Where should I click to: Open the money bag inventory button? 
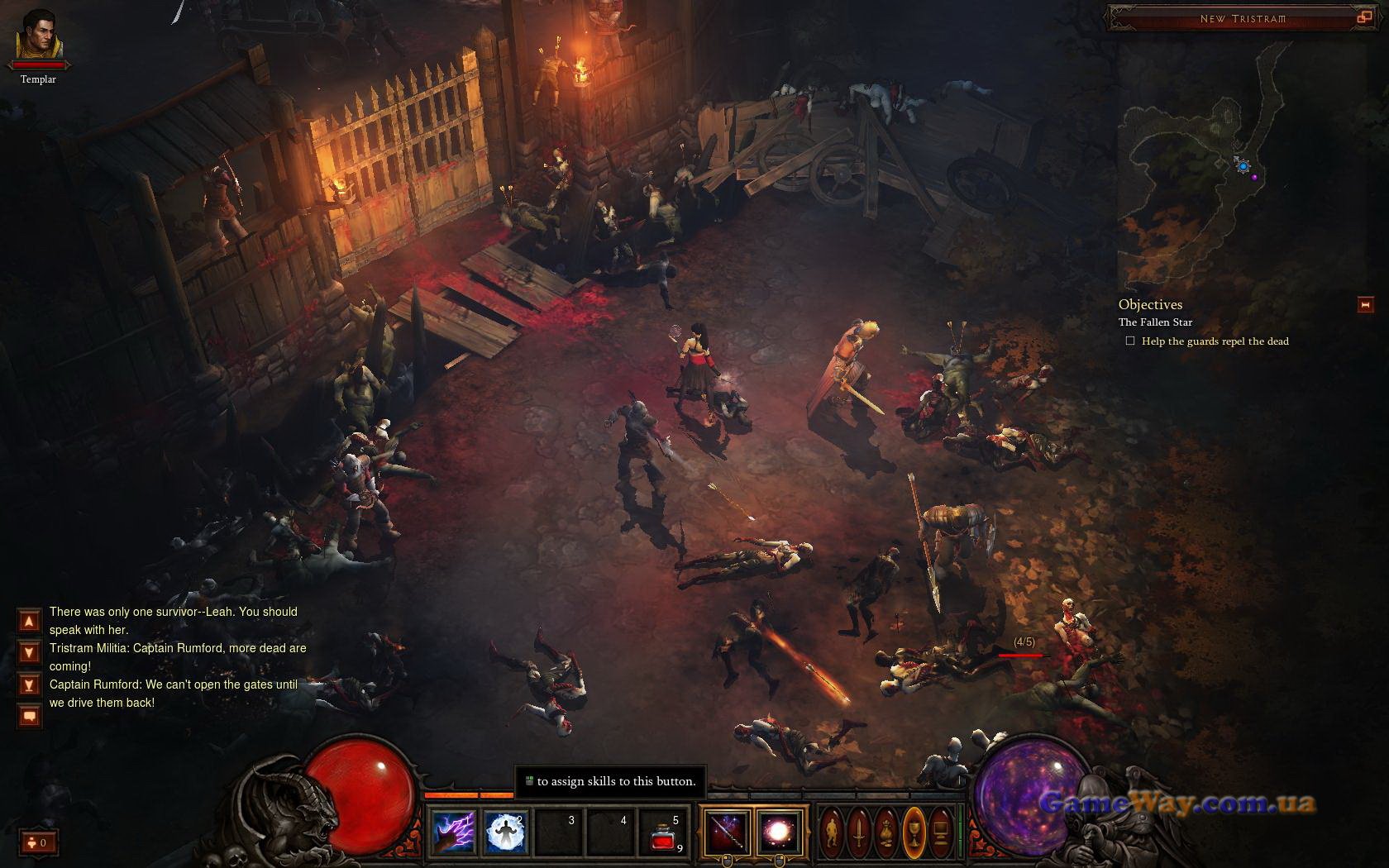(x=886, y=830)
